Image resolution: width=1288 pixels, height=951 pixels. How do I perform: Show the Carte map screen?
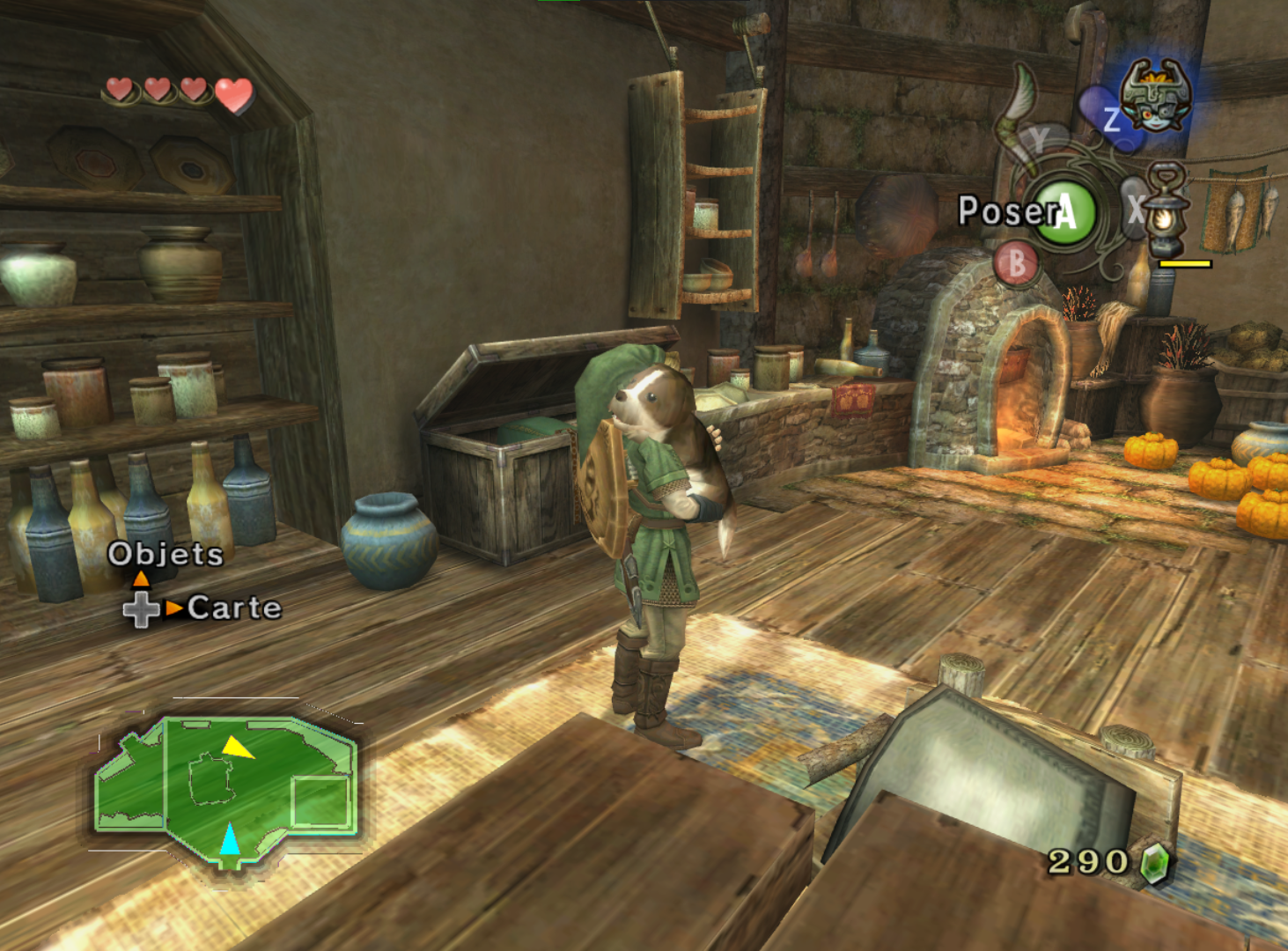pyautogui.click(x=233, y=608)
